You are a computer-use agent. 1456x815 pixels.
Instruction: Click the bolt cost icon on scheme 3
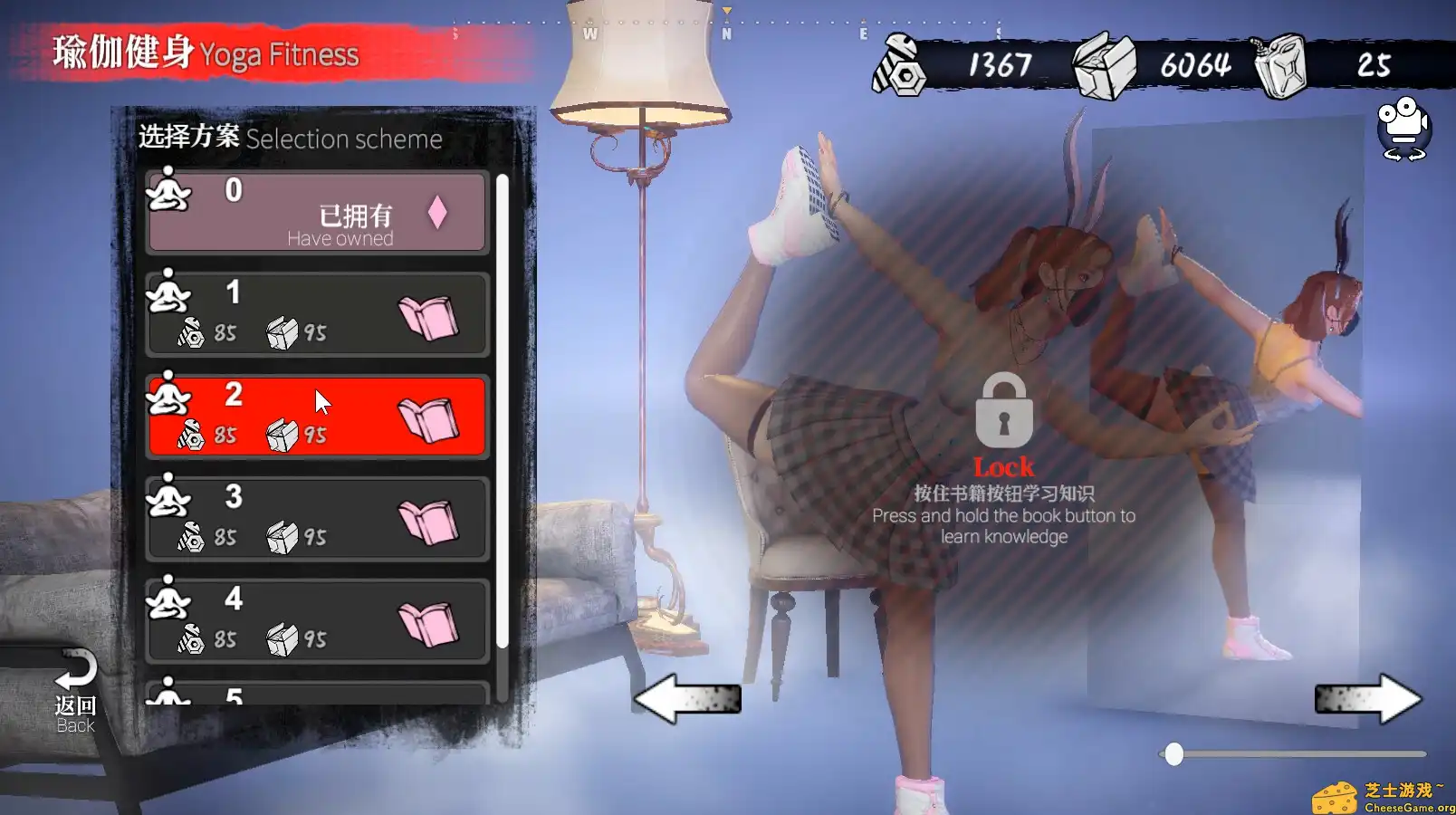tap(190, 534)
